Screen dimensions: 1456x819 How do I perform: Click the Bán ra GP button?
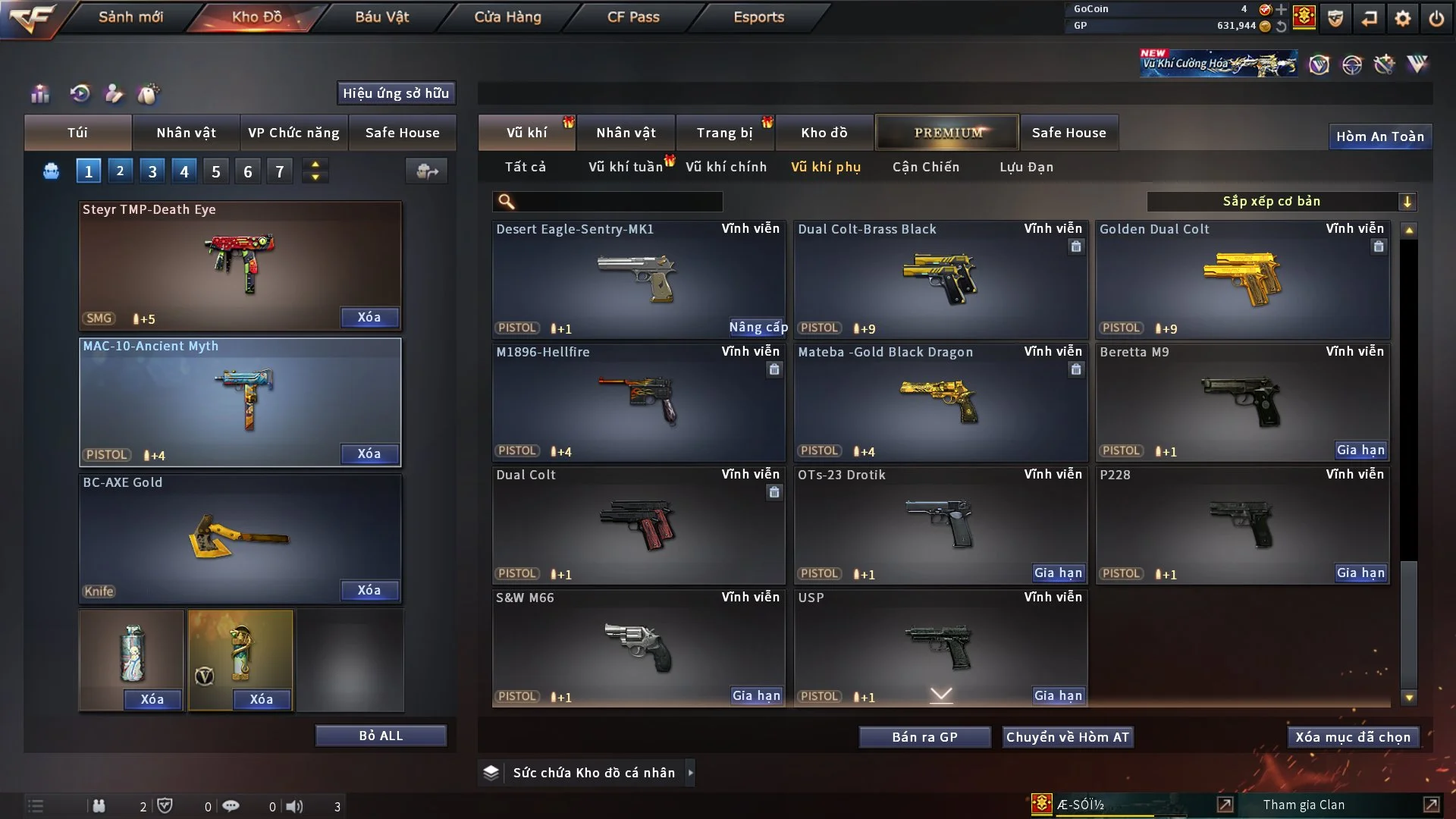click(x=924, y=737)
